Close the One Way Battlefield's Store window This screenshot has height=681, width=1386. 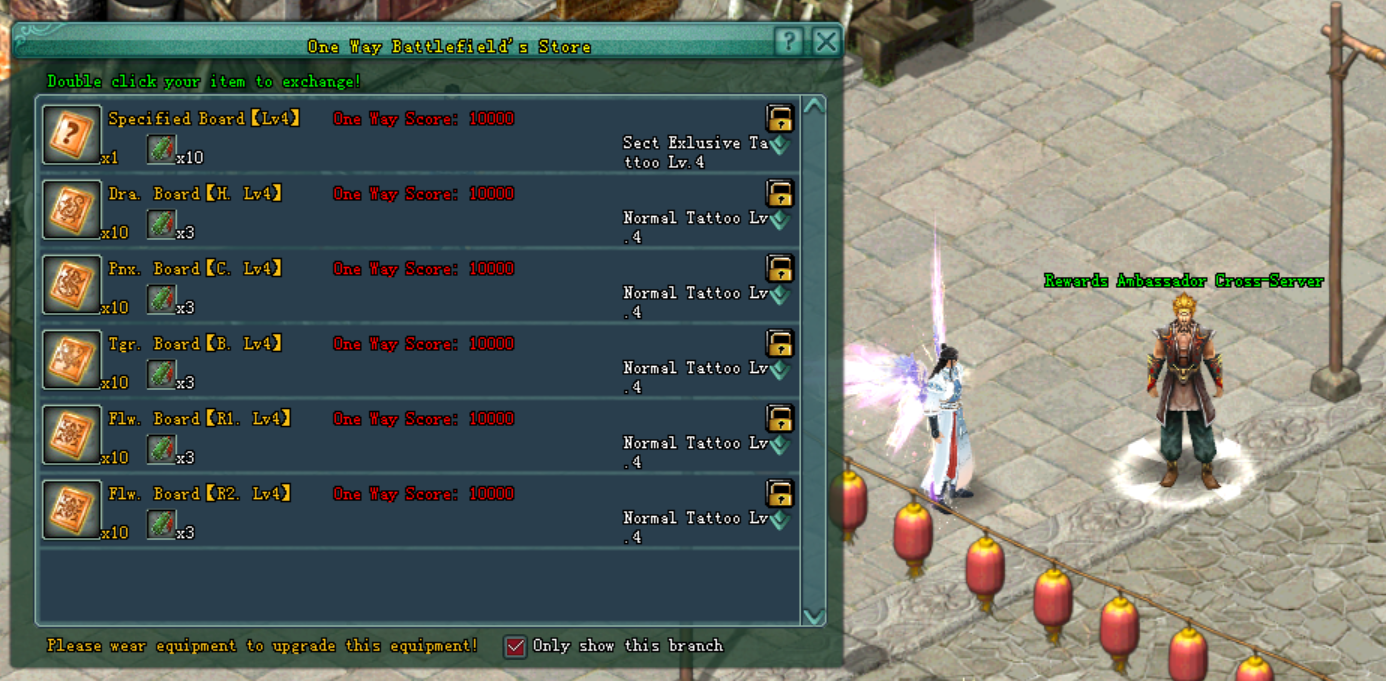tap(826, 41)
